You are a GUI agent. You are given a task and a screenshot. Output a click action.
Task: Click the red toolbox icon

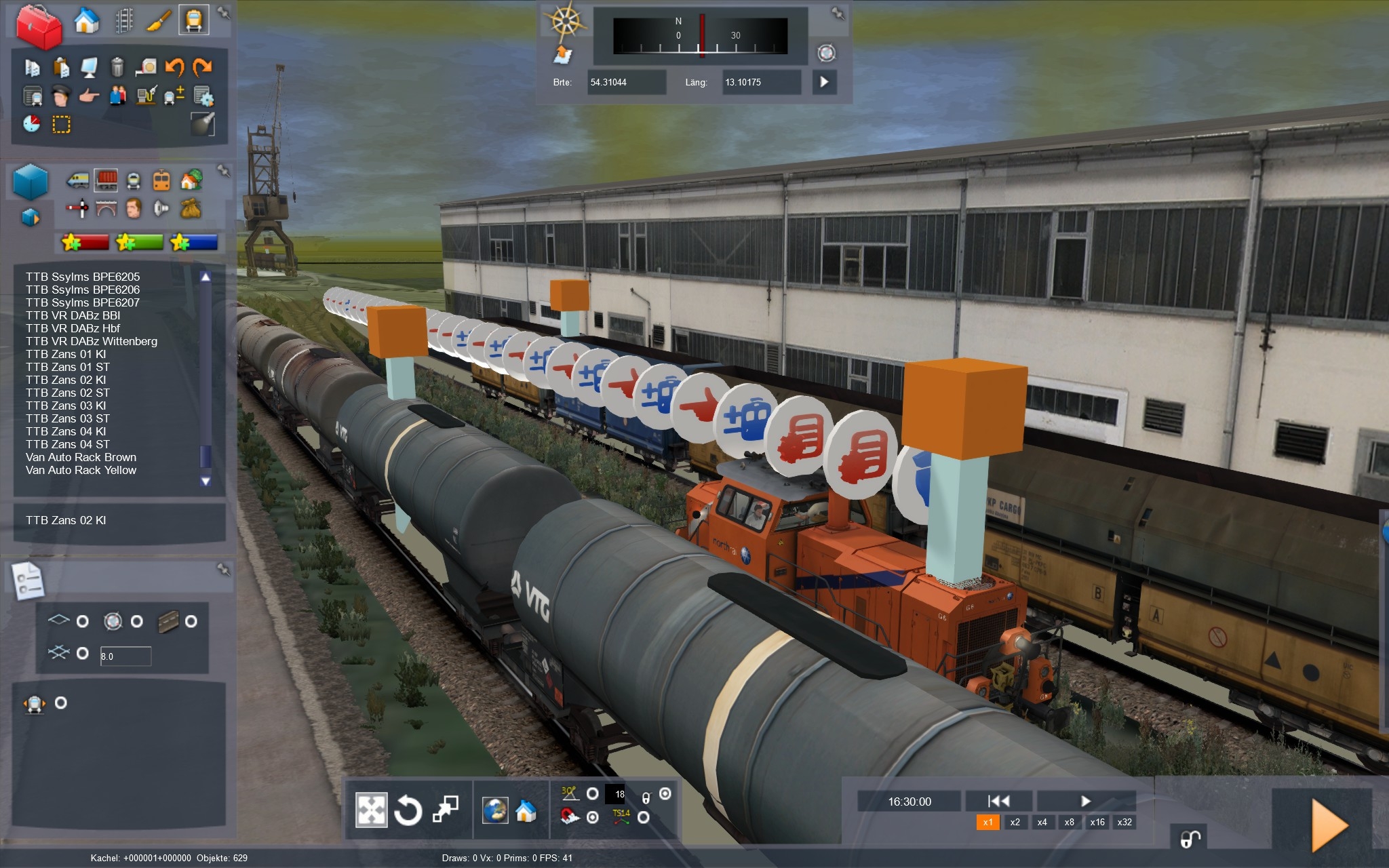click(x=39, y=26)
